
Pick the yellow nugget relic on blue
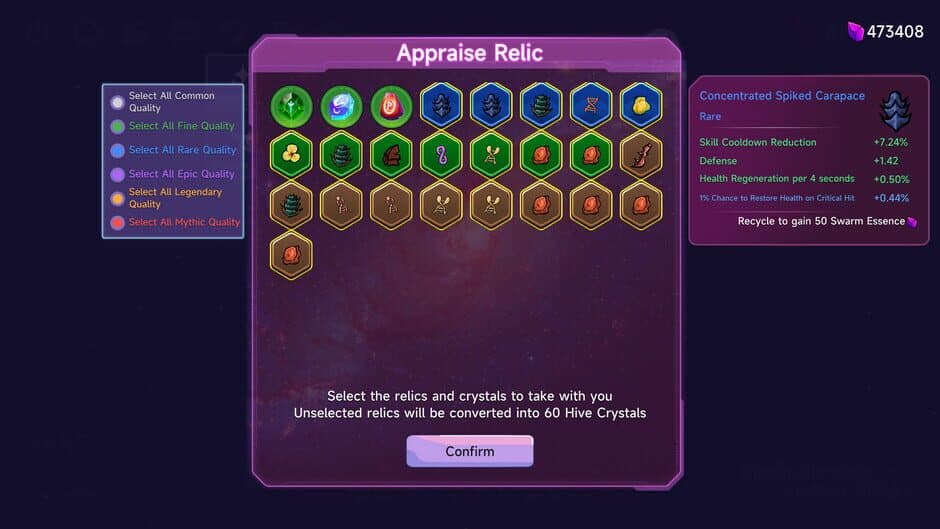pyautogui.click(x=641, y=105)
